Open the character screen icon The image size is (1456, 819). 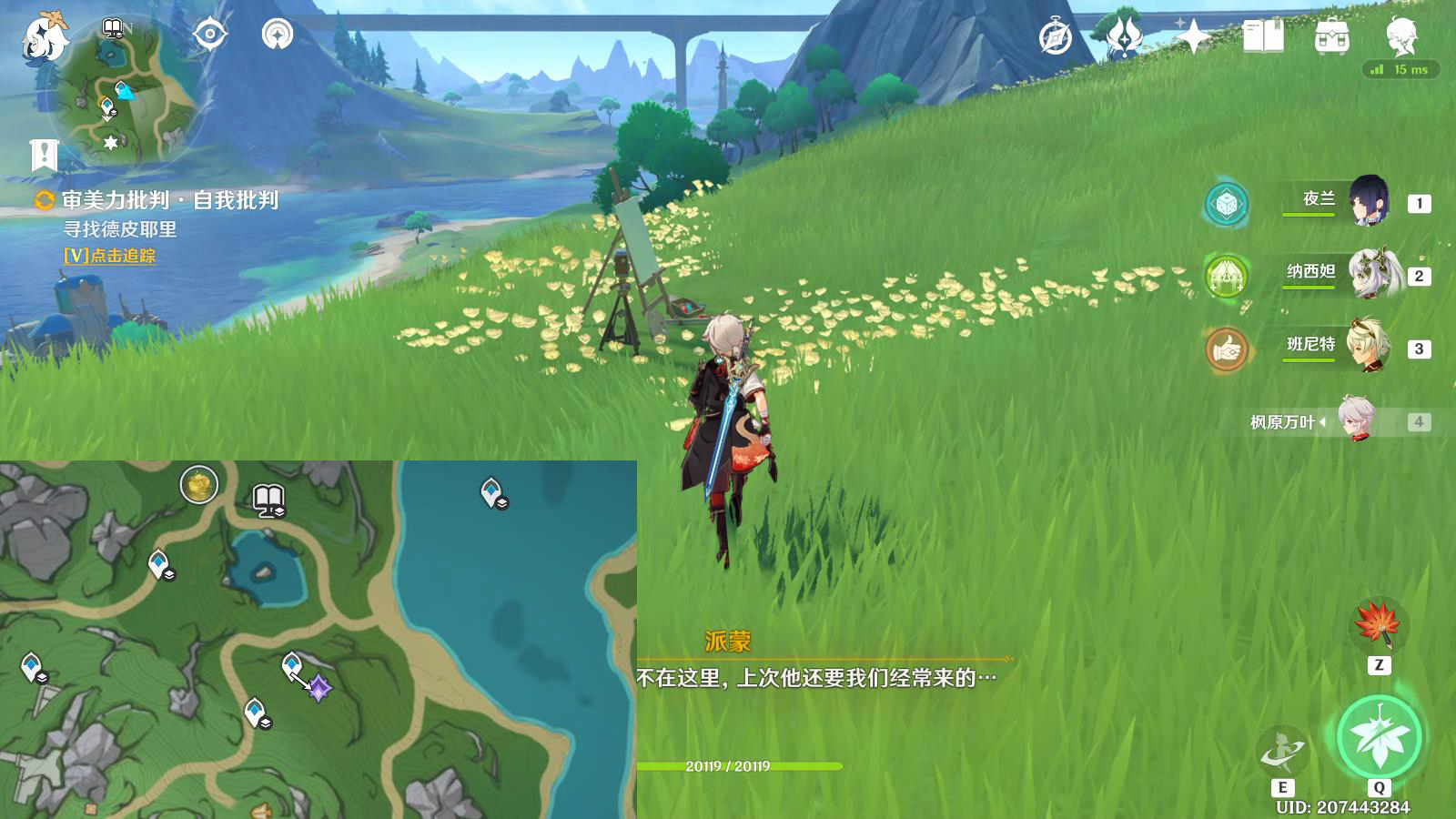pyautogui.click(x=1400, y=37)
